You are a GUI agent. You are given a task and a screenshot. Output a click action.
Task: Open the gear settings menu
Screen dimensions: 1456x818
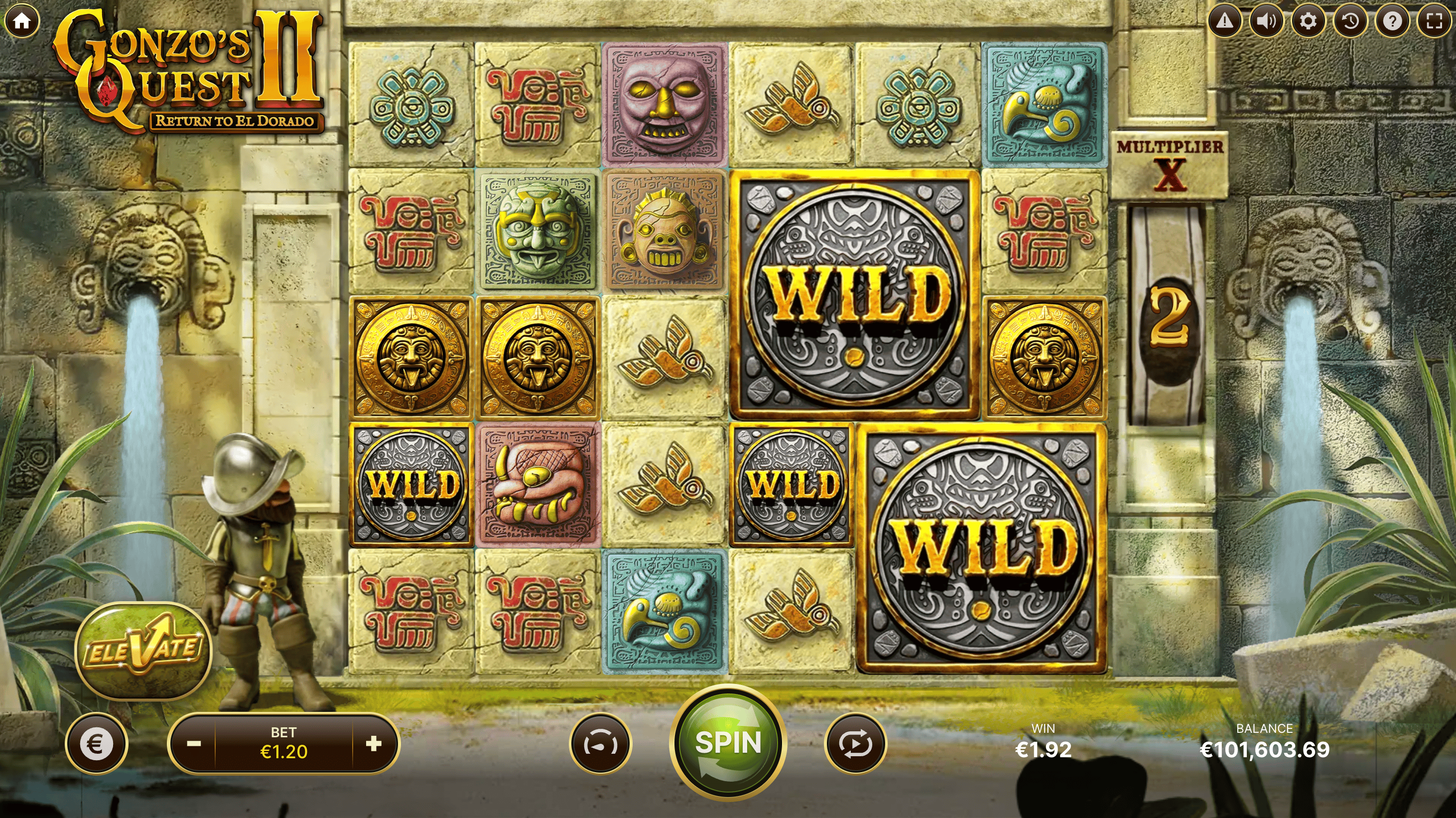[1308, 21]
